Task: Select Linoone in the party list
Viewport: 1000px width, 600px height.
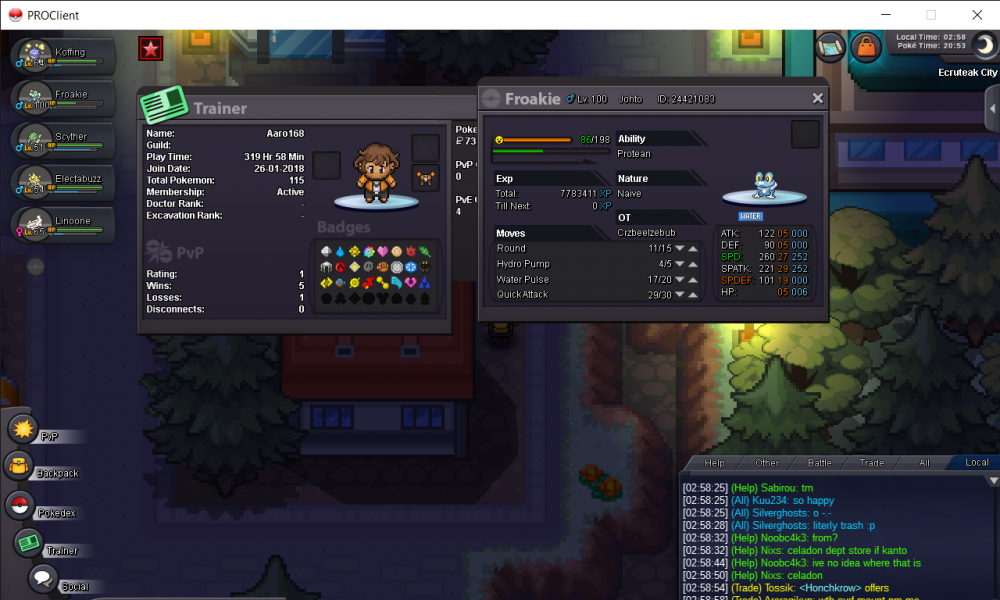Action: tap(58, 222)
